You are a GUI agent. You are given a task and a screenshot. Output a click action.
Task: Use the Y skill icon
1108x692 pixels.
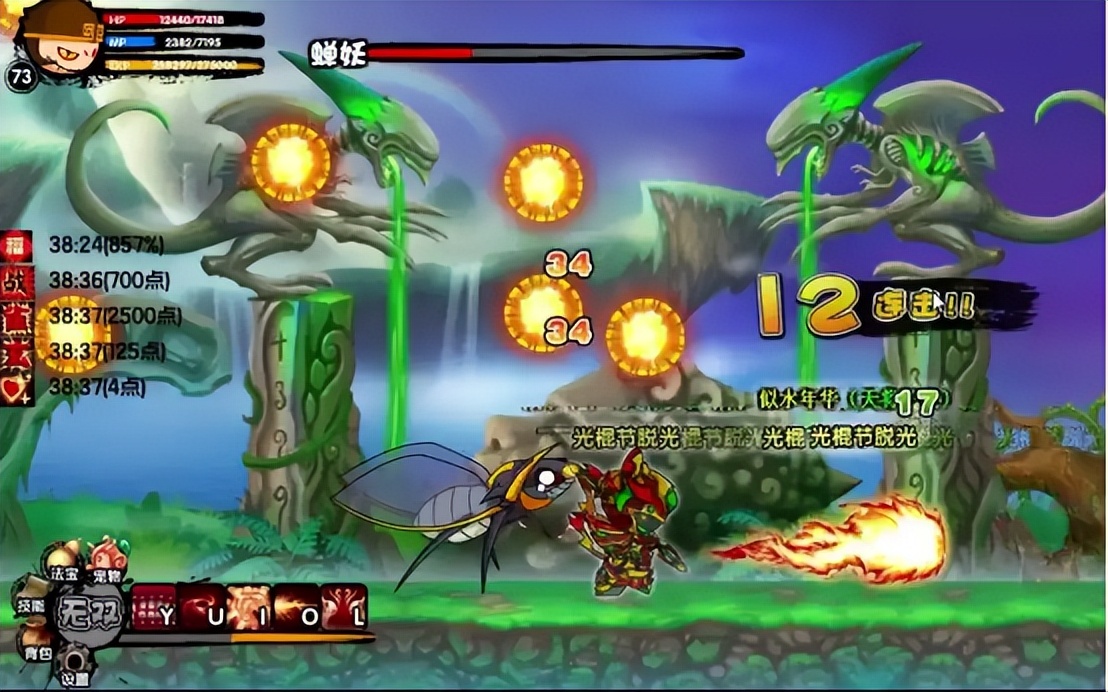click(x=154, y=607)
